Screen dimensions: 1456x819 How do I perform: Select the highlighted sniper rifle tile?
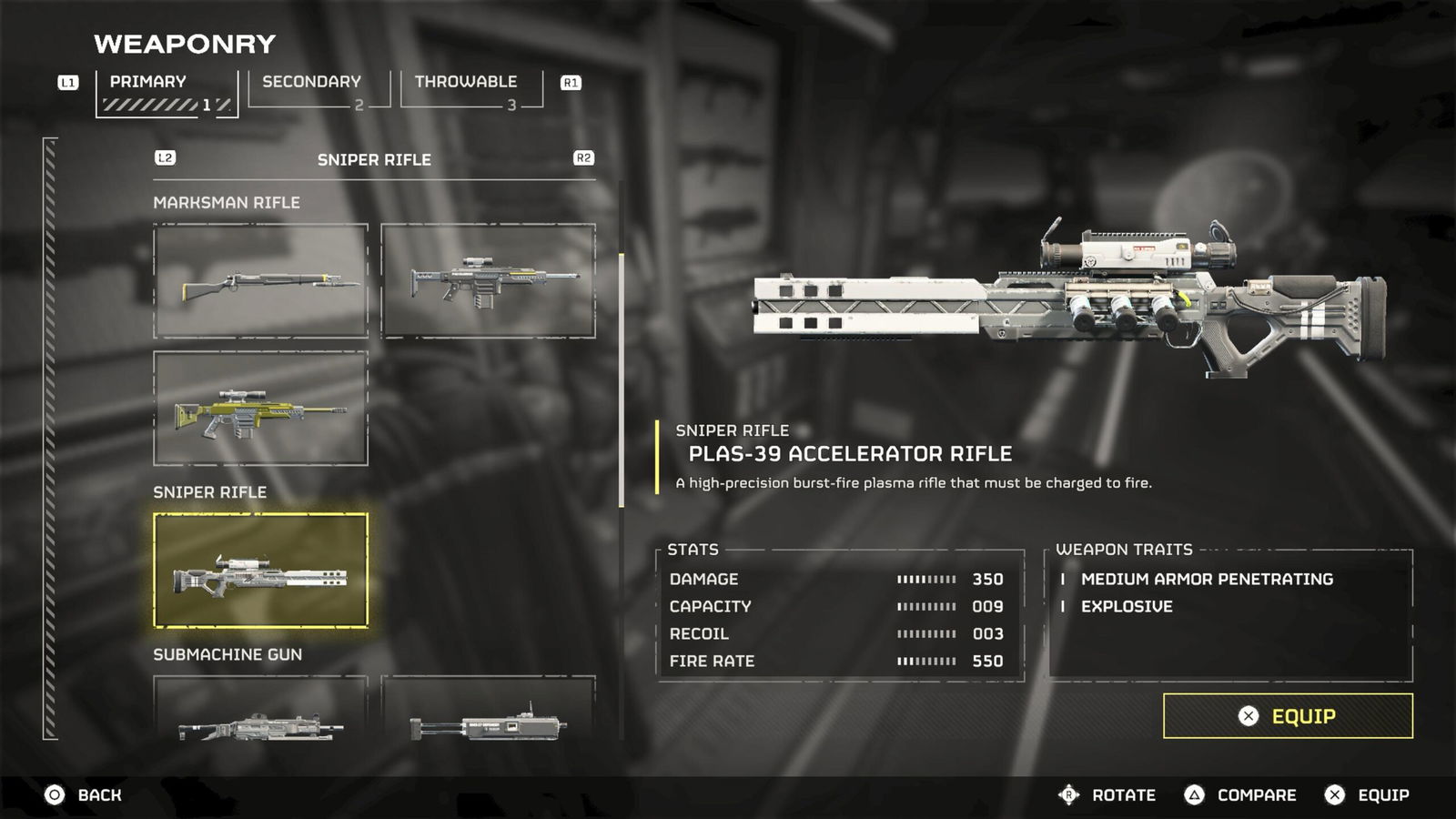coord(261,571)
